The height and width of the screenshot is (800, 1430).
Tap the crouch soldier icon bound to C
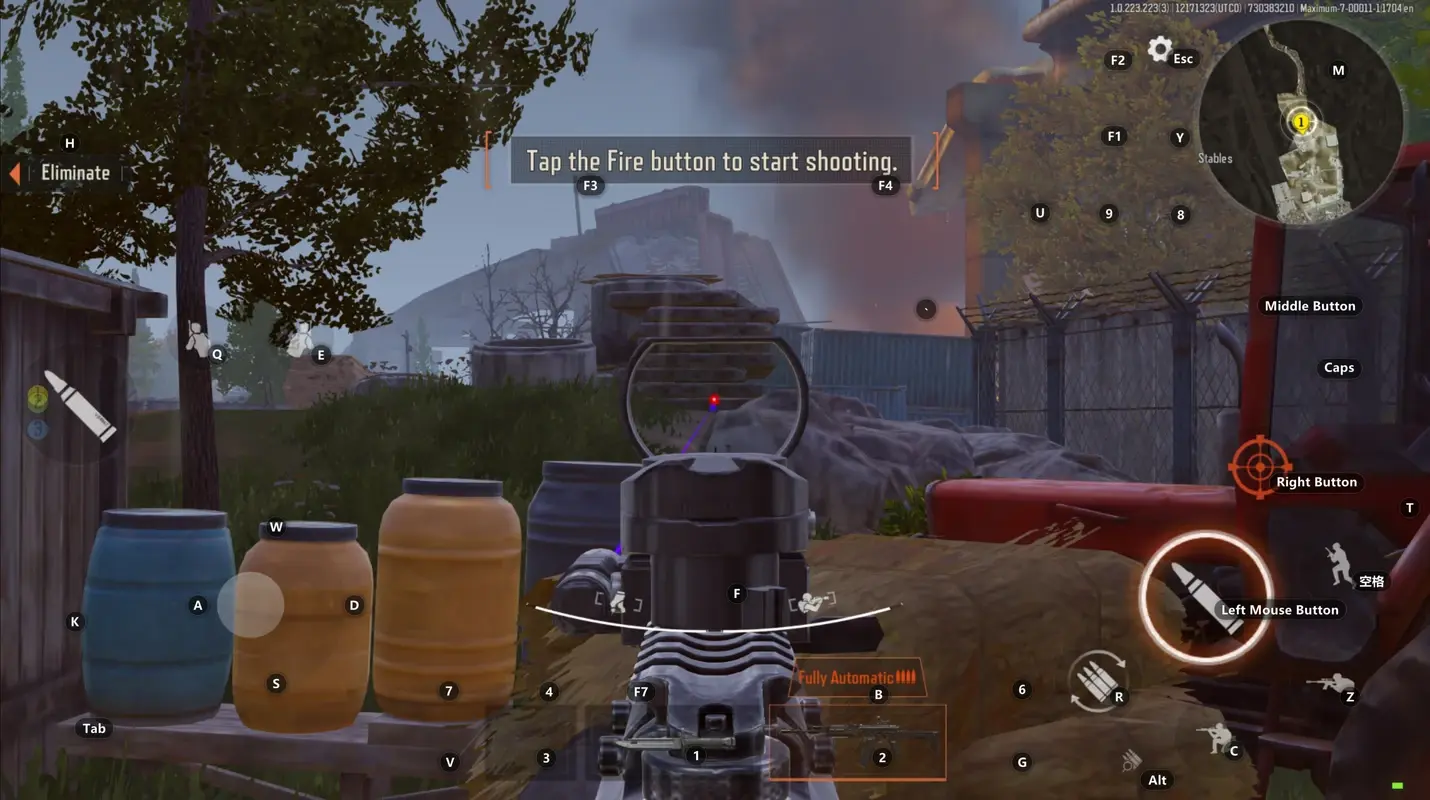tap(1216, 738)
